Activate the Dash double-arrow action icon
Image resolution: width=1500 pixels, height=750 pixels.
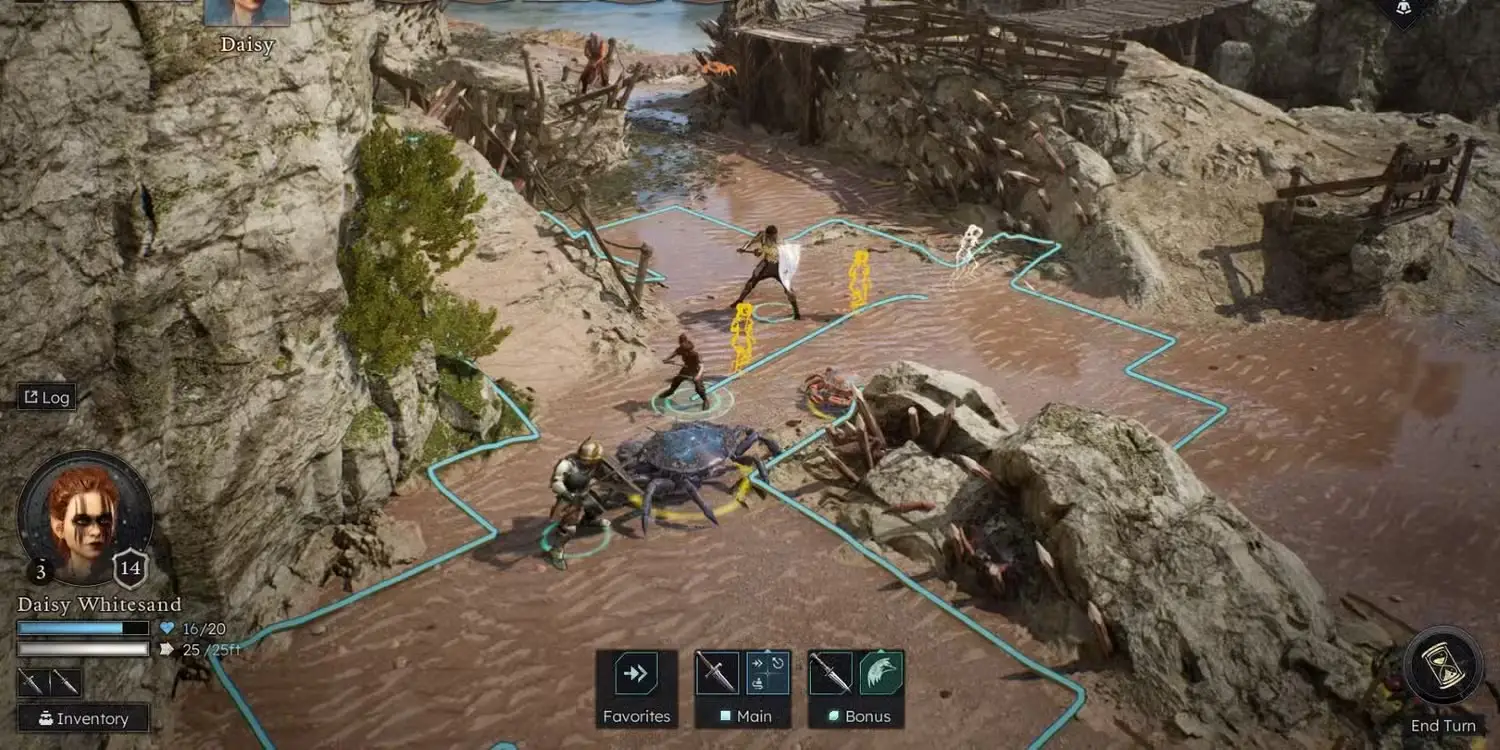757,663
